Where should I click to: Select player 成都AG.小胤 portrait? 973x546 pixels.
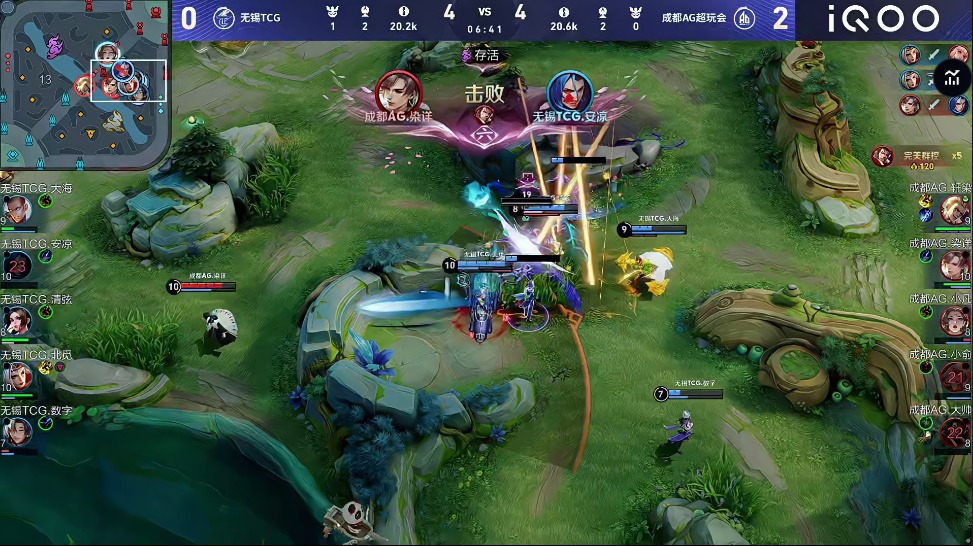pyautogui.click(x=954, y=320)
